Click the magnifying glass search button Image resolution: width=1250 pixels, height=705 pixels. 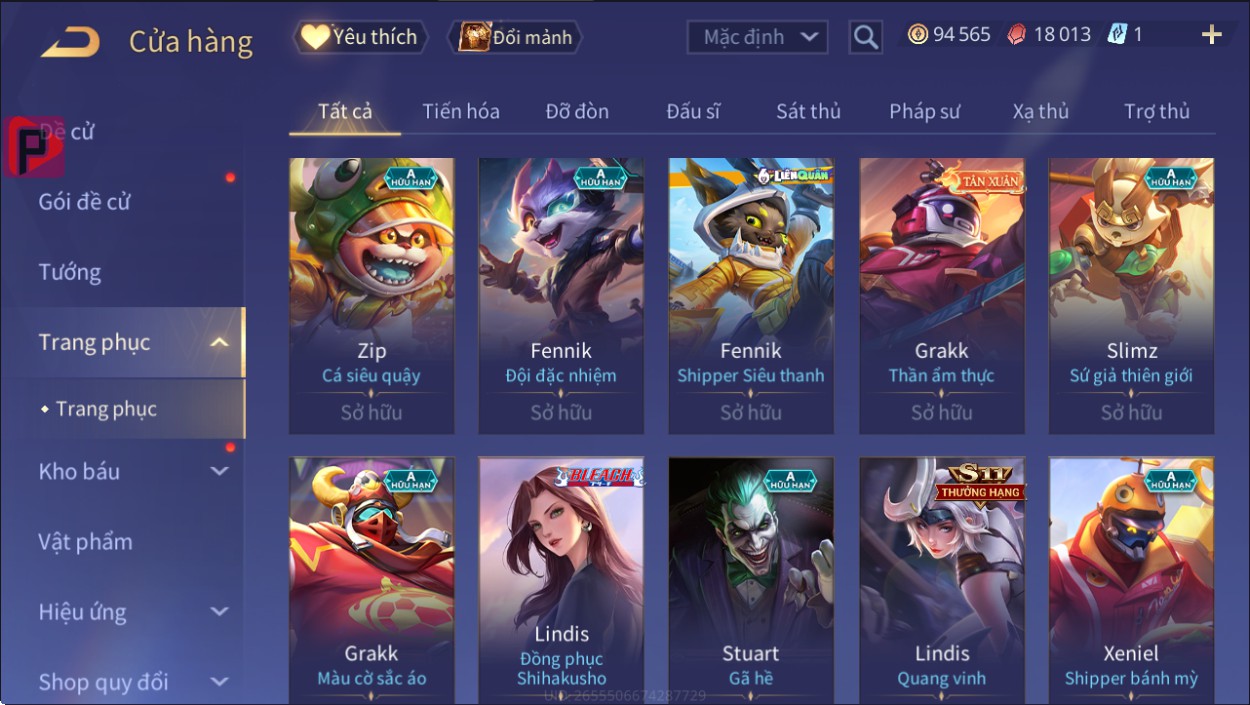[x=866, y=38]
